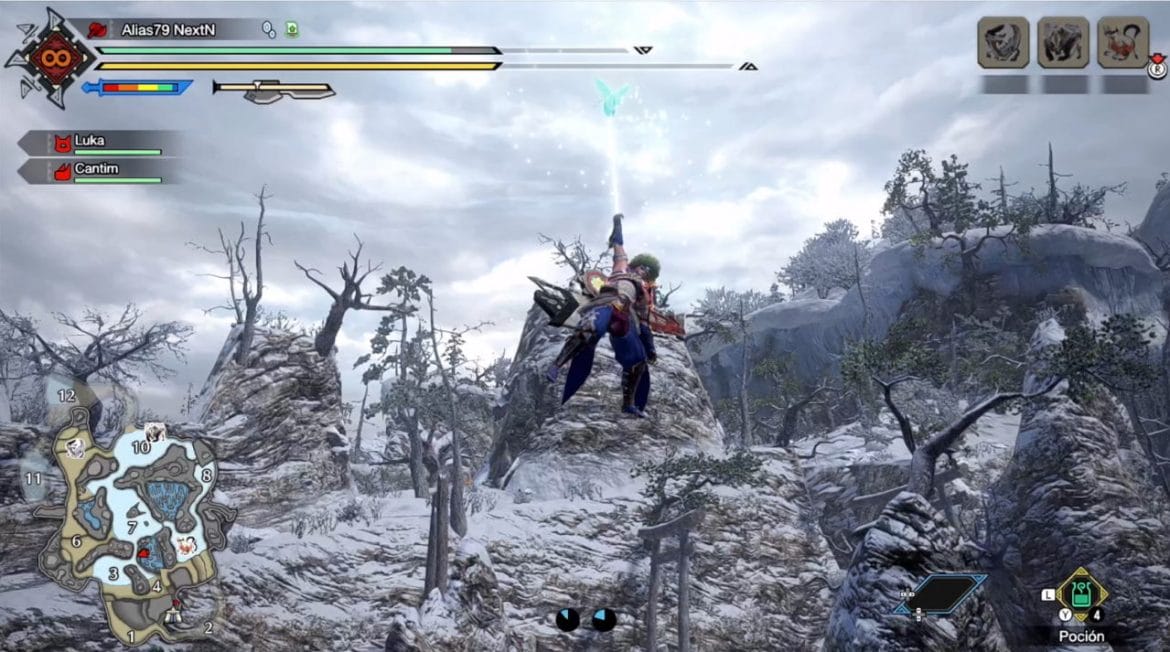Click the monster marker near area 12
Viewport: 1170px width, 652px height.
click(75, 450)
